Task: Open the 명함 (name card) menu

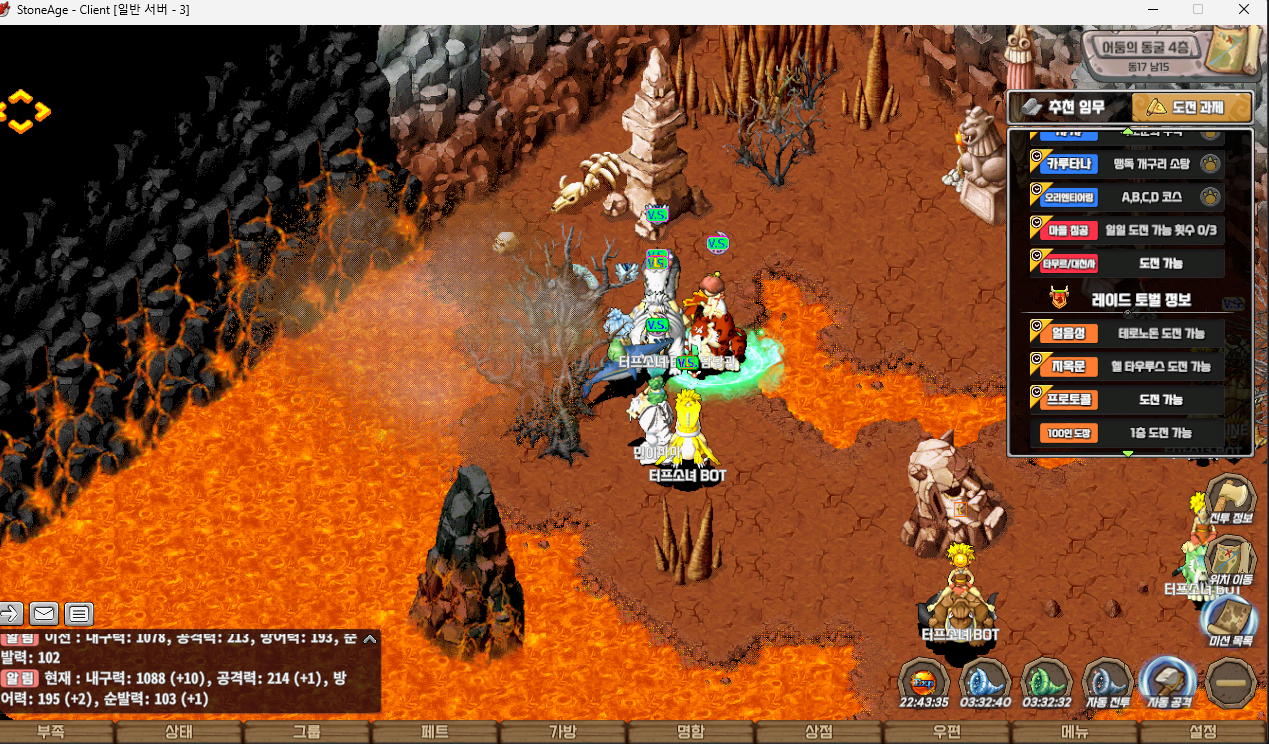Action: [x=691, y=732]
